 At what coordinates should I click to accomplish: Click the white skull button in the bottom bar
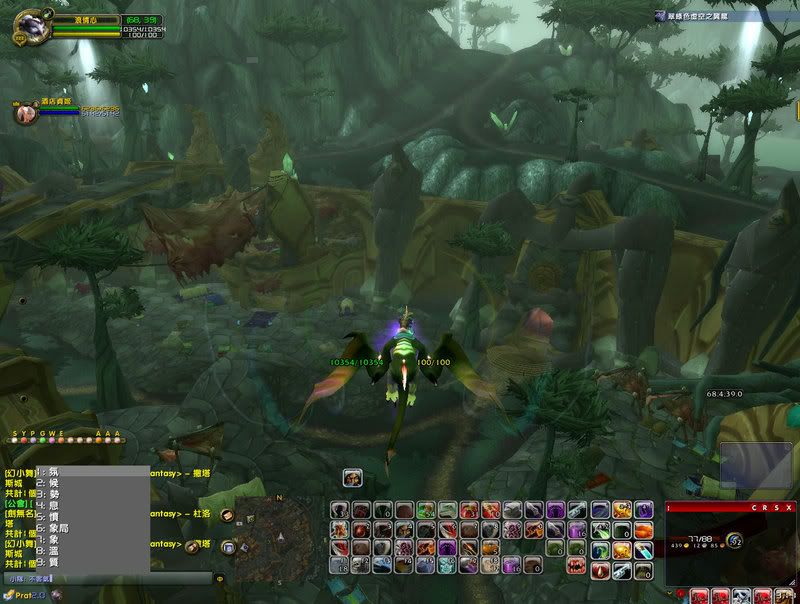click(743, 596)
